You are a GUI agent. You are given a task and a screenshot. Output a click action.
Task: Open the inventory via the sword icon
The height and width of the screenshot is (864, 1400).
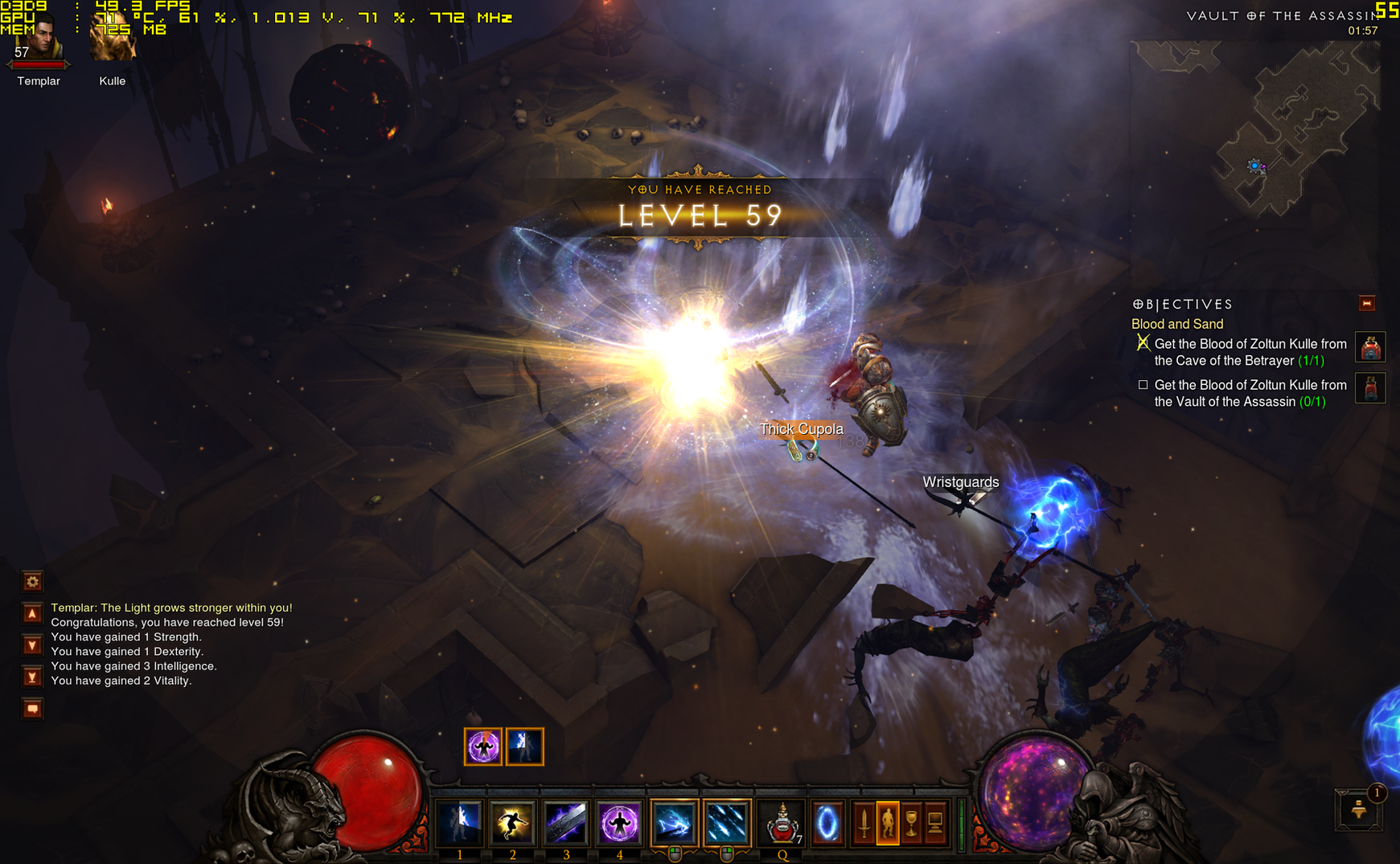[864, 823]
